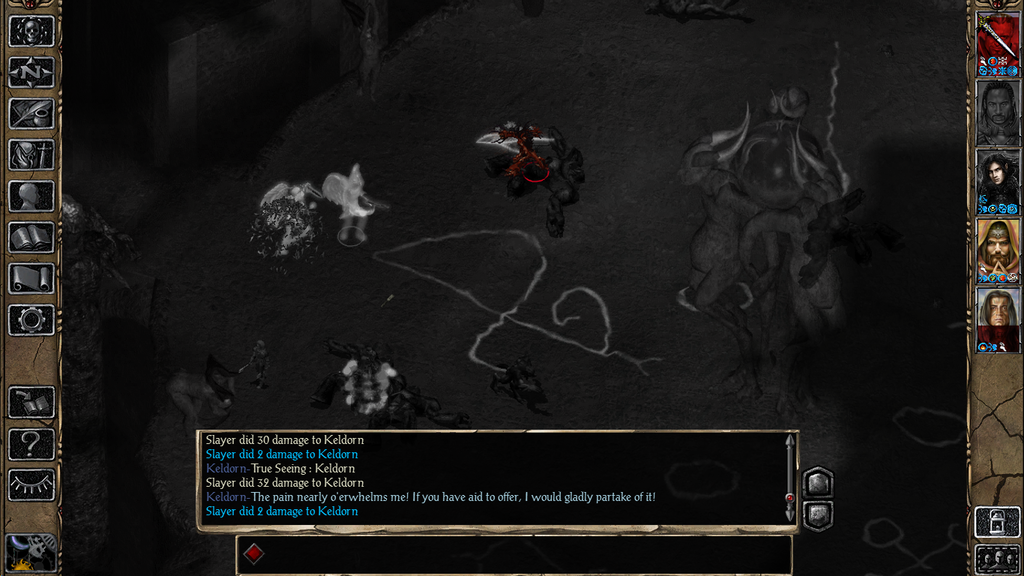Open the party inventory screen
The width and height of the screenshot is (1024, 576).
pyautogui.click(x=31, y=155)
